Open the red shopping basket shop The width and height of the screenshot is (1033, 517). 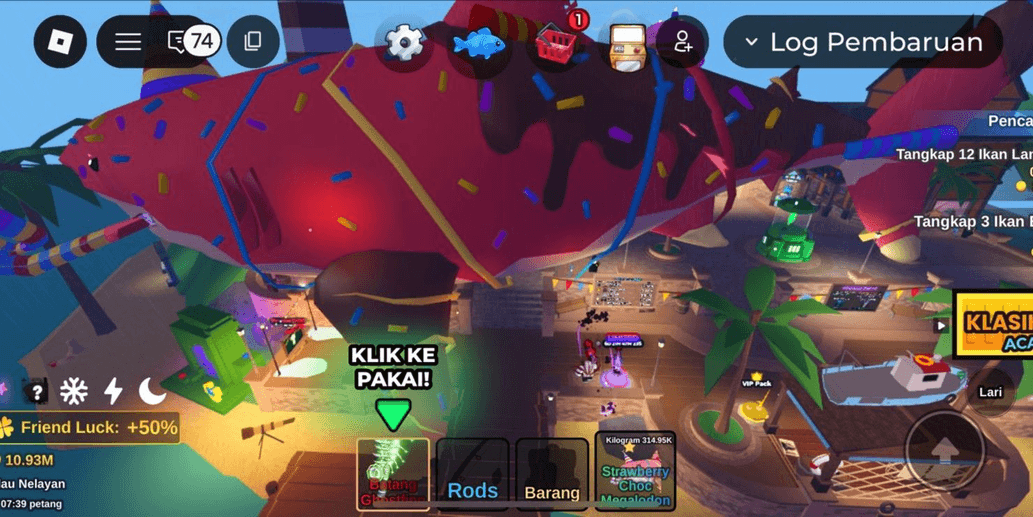pyautogui.click(x=555, y=43)
